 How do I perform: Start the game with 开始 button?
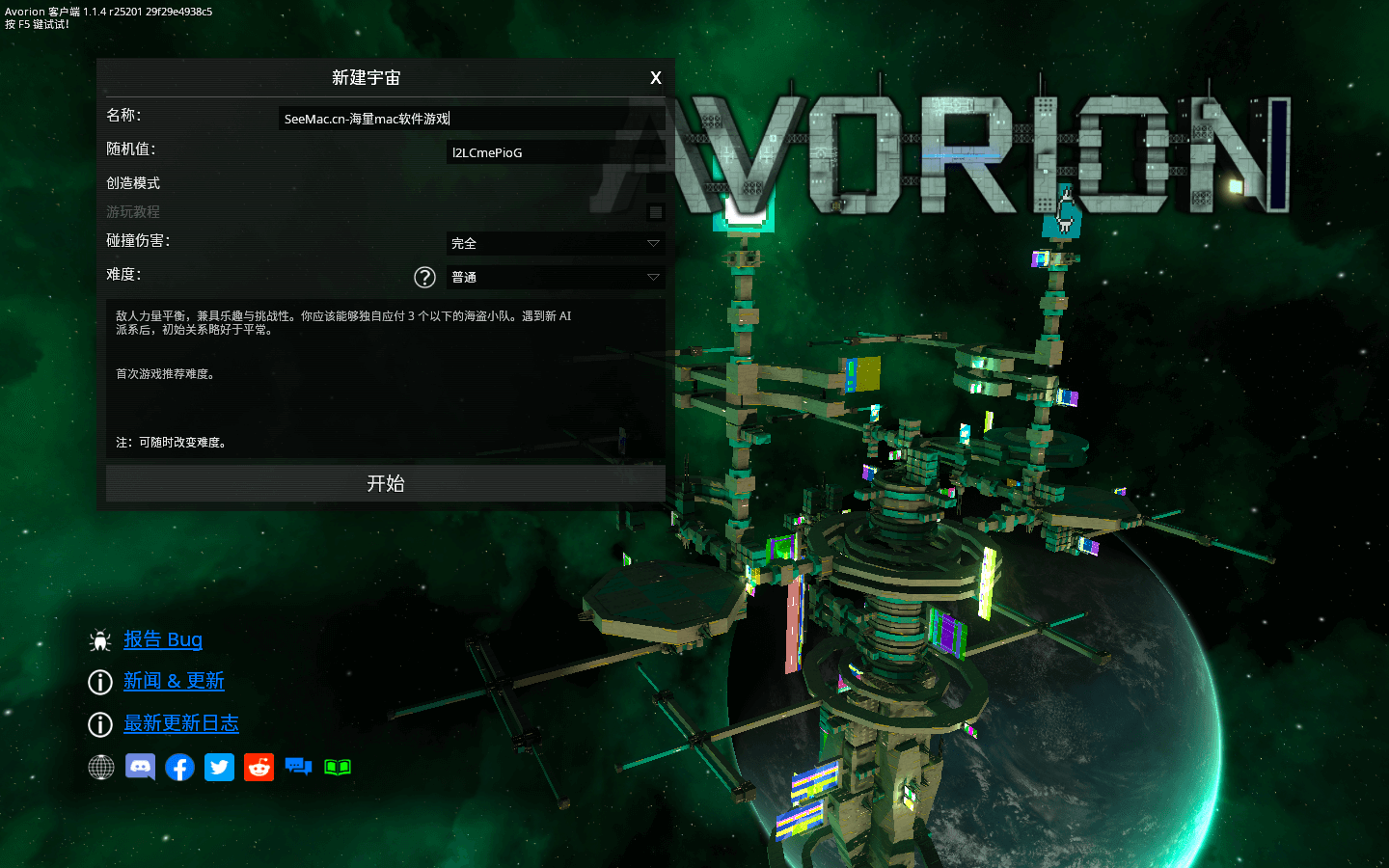385,483
